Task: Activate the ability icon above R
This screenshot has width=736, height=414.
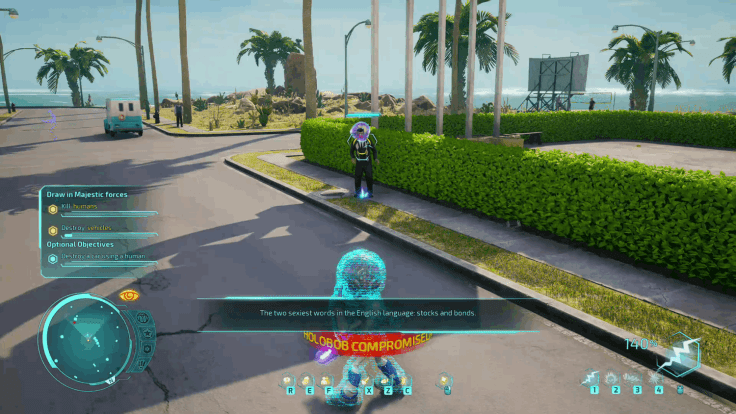Action: (291, 380)
